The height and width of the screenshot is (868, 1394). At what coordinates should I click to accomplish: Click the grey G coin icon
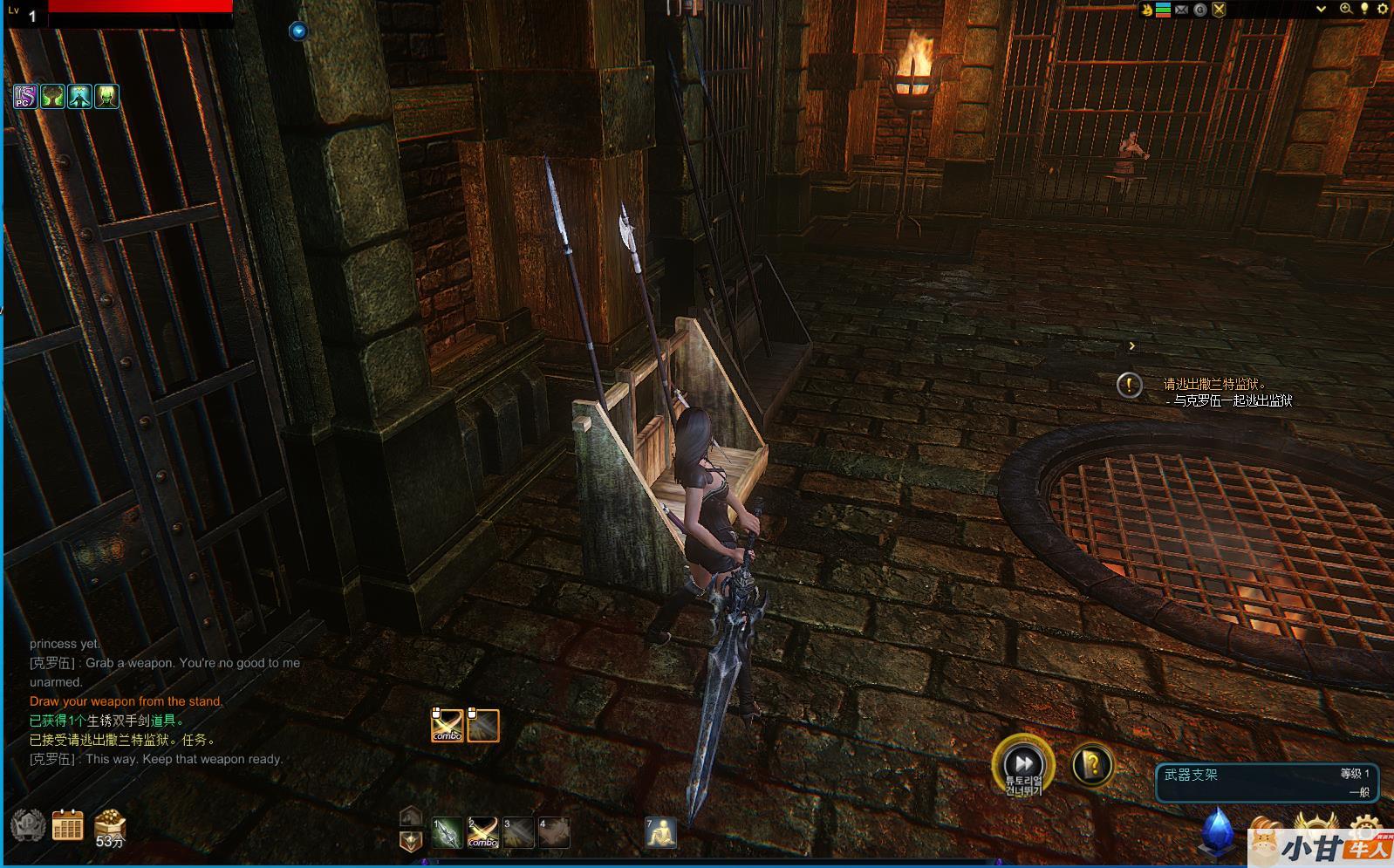1200,10
